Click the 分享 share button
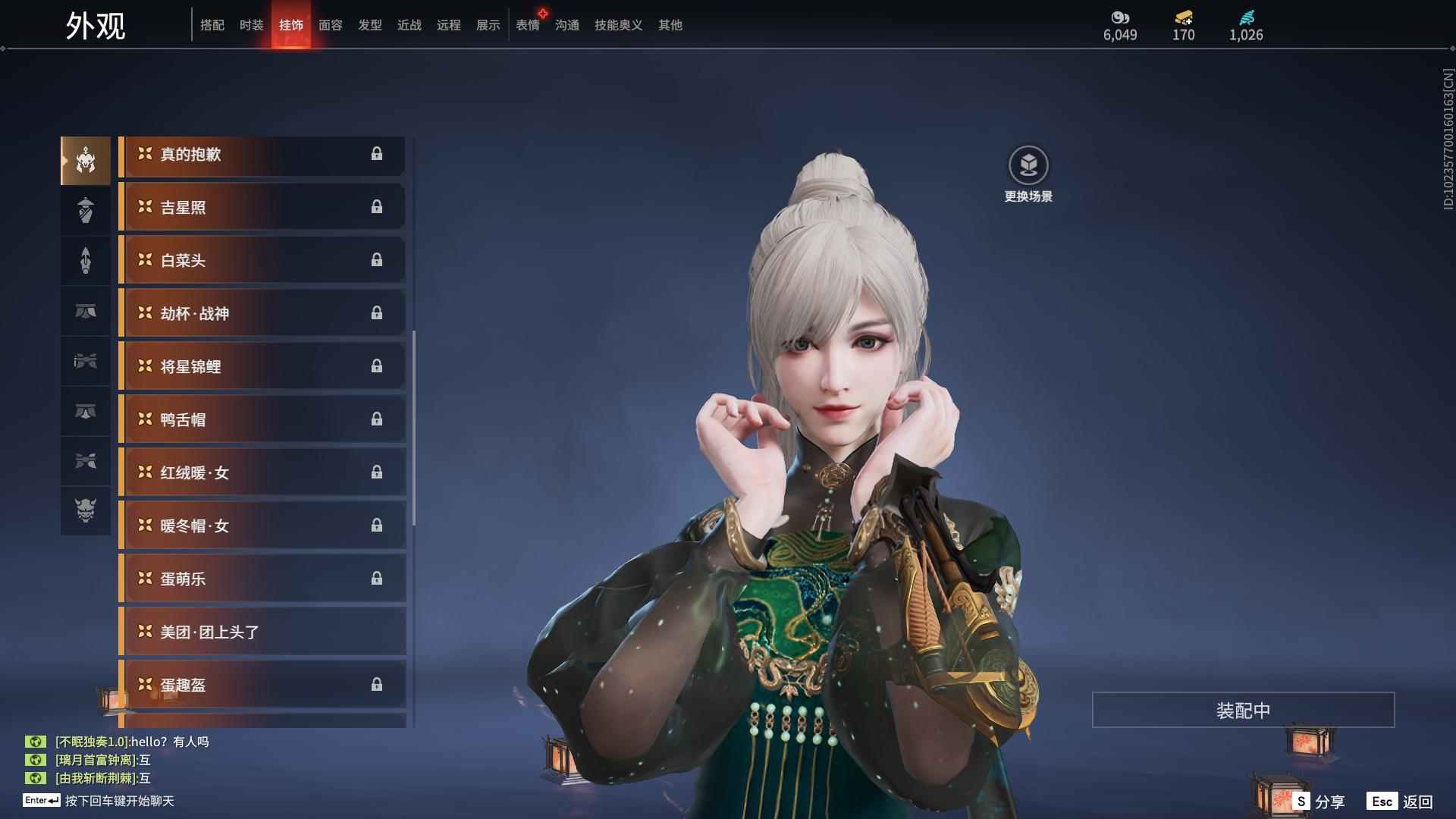This screenshot has height=819, width=1456. point(1332,800)
